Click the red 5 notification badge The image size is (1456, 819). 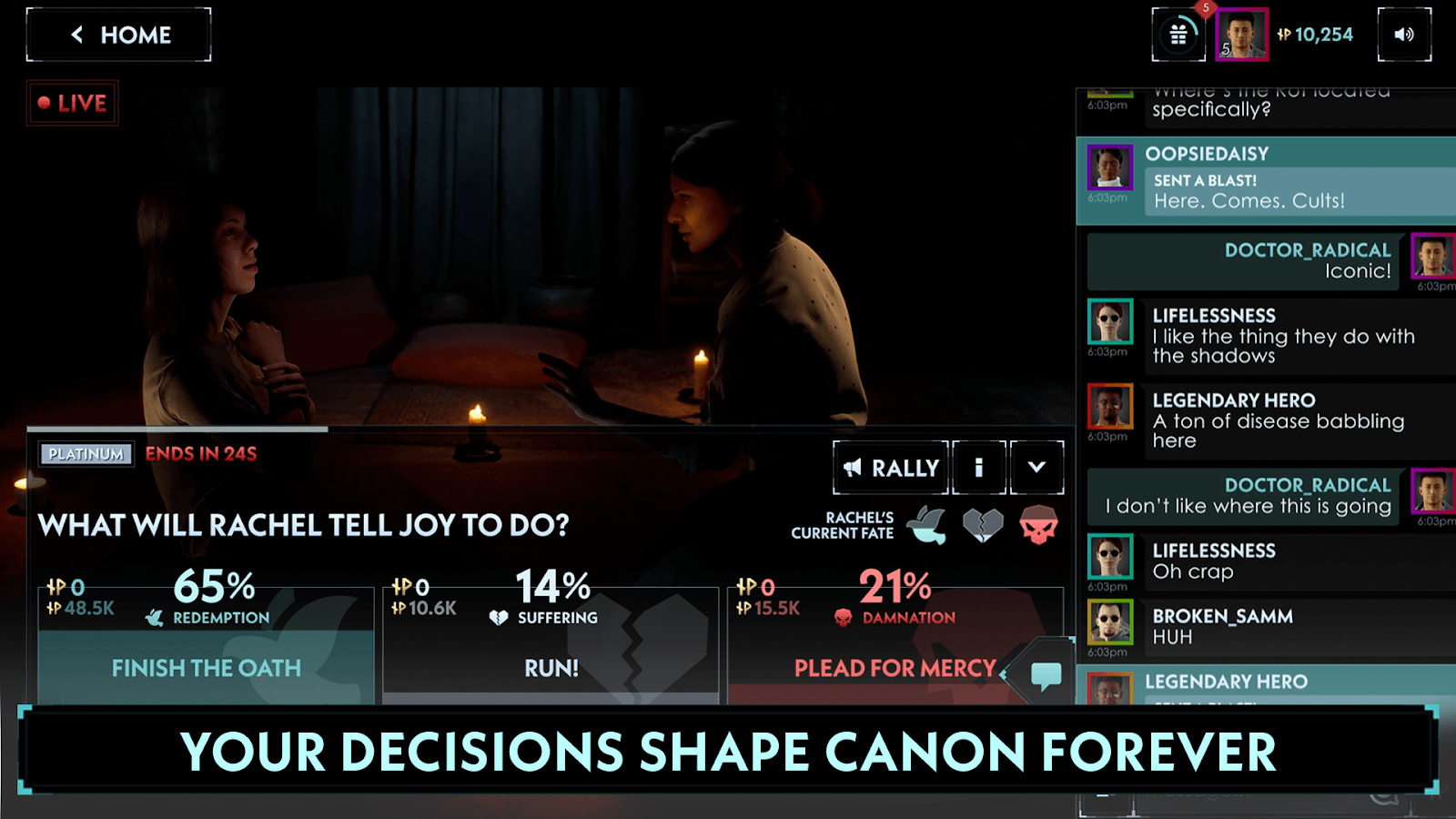click(x=1204, y=7)
